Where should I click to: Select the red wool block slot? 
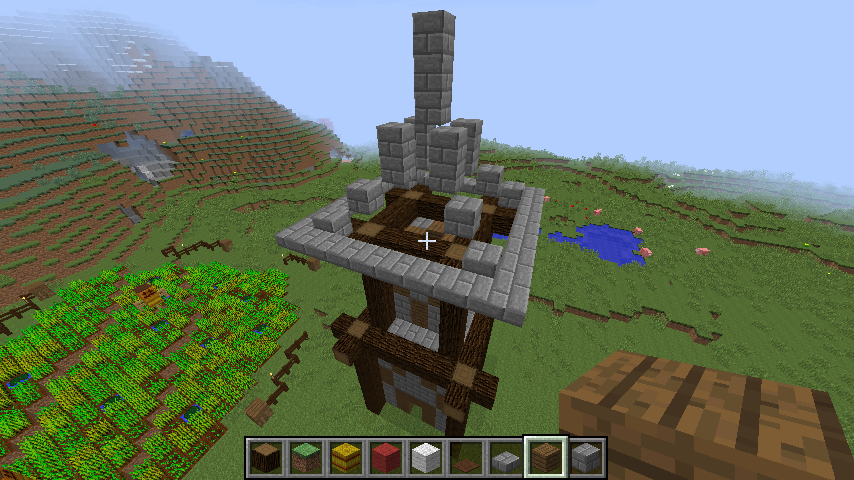click(x=386, y=458)
